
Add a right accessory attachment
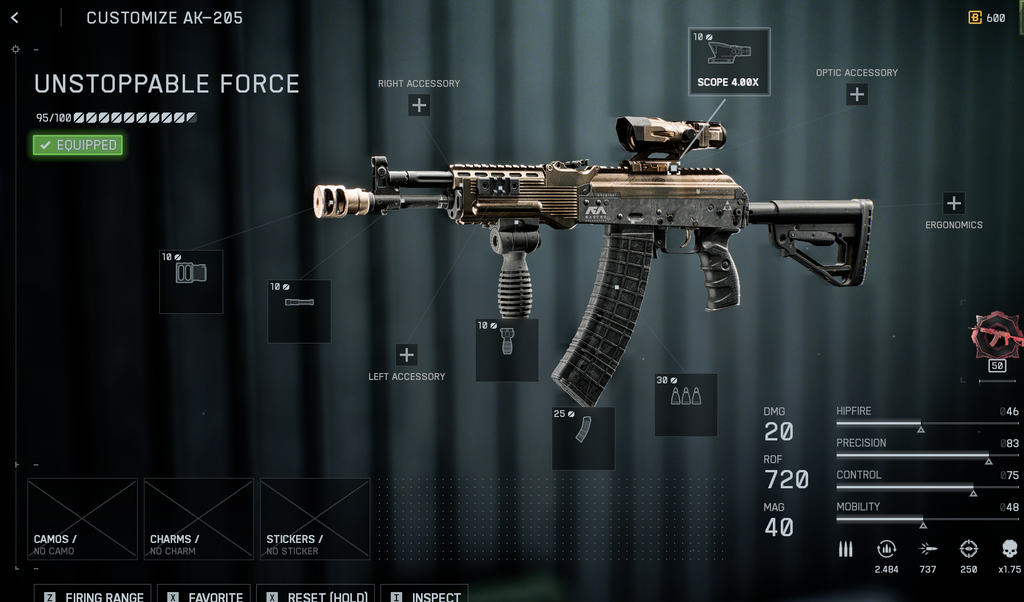click(x=419, y=105)
